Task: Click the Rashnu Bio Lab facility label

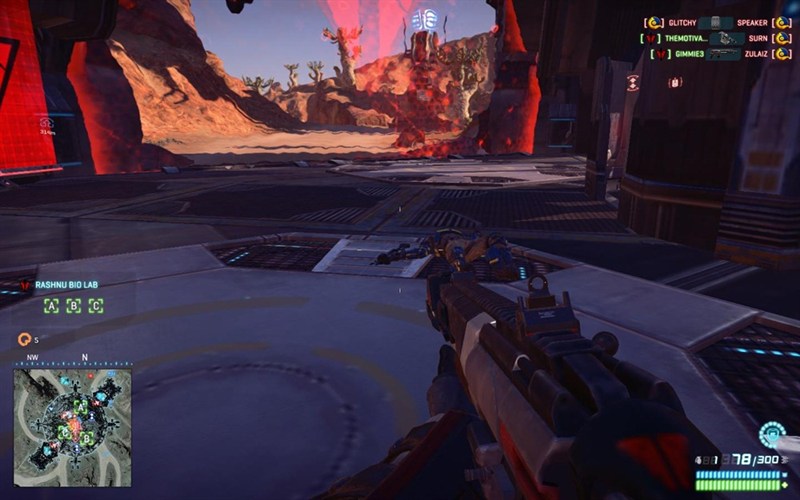Action: tap(68, 285)
